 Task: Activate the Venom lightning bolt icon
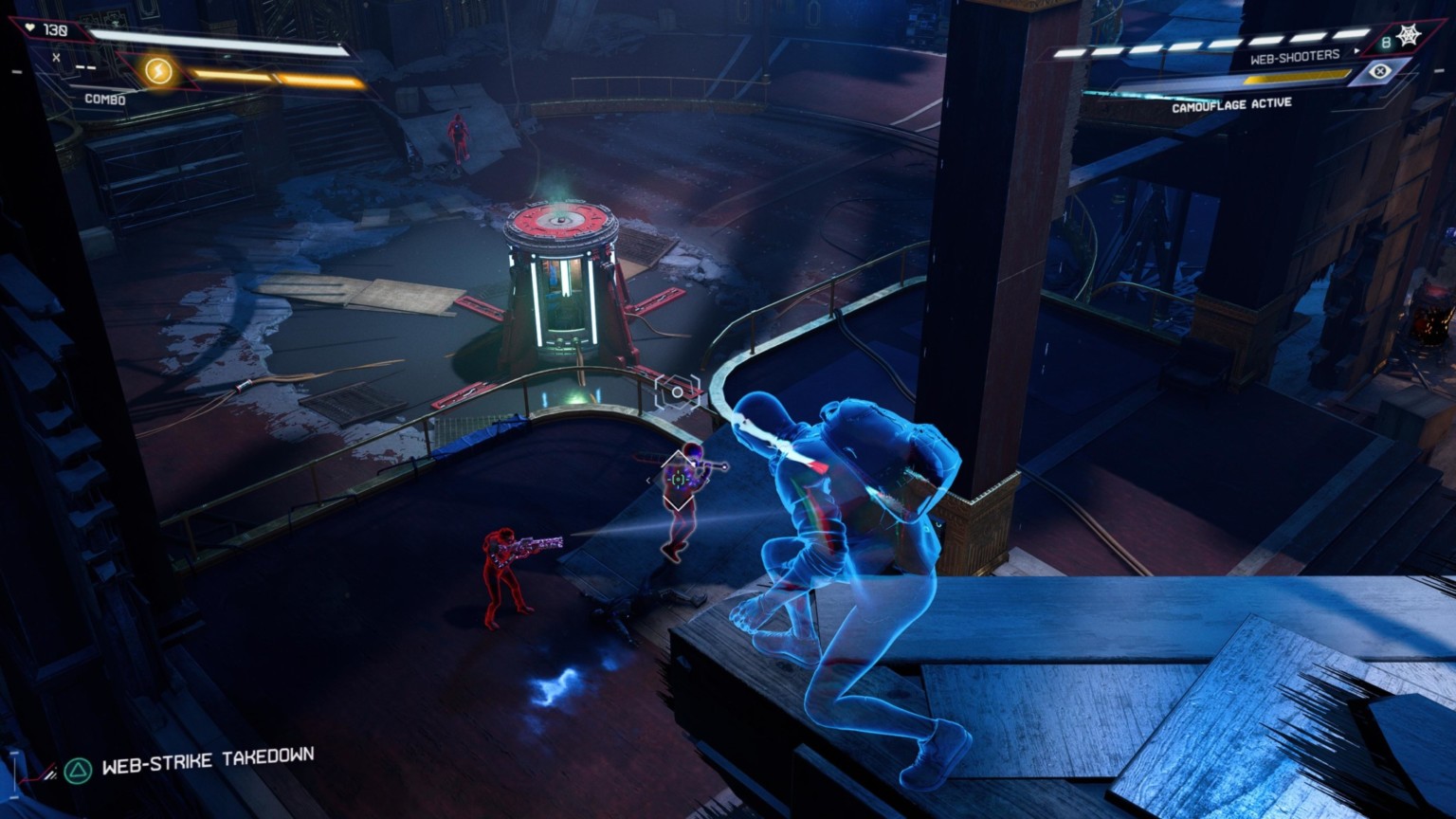[x=158, y=71]
